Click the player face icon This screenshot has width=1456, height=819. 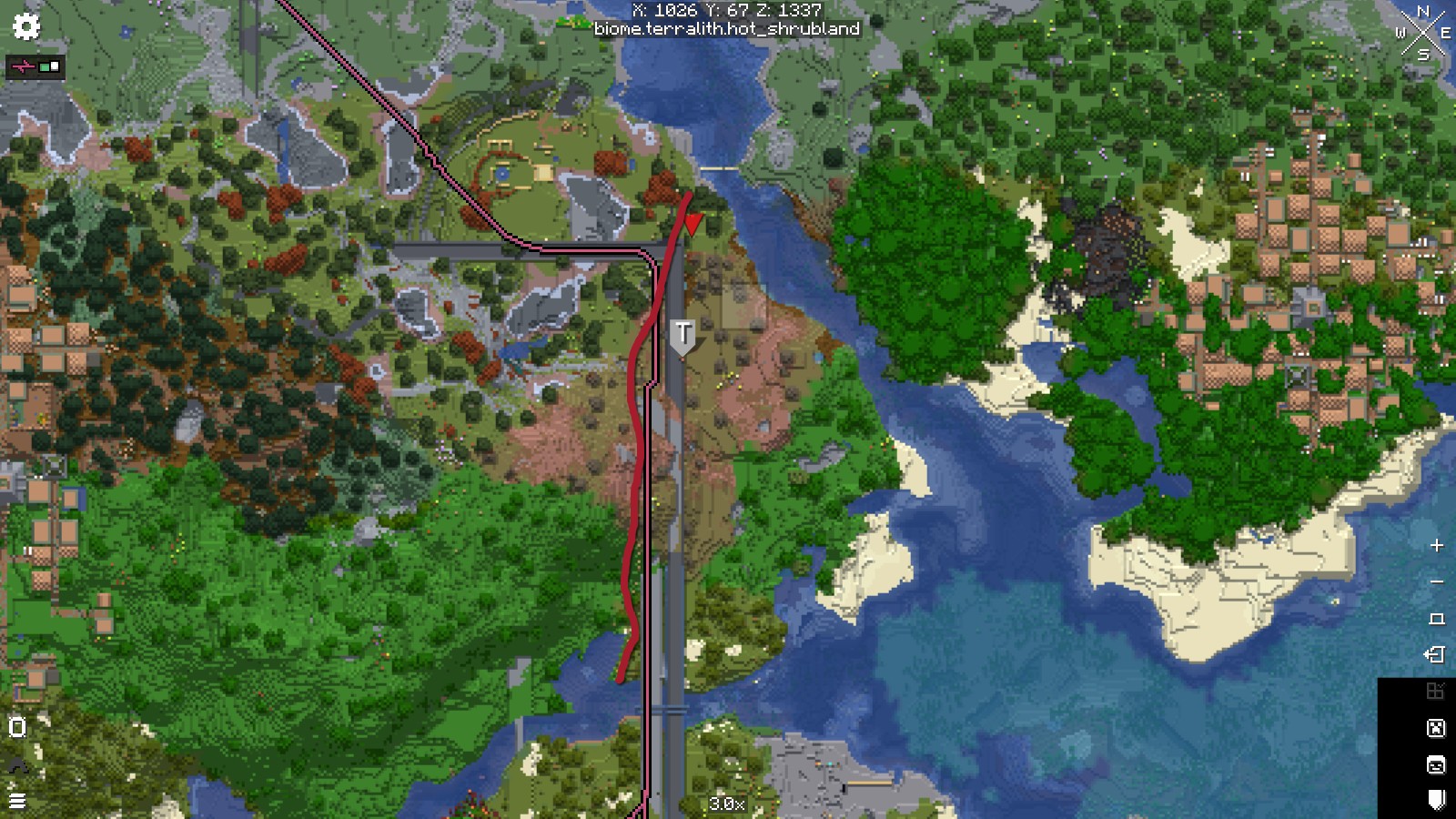[x=1436, y=764]
